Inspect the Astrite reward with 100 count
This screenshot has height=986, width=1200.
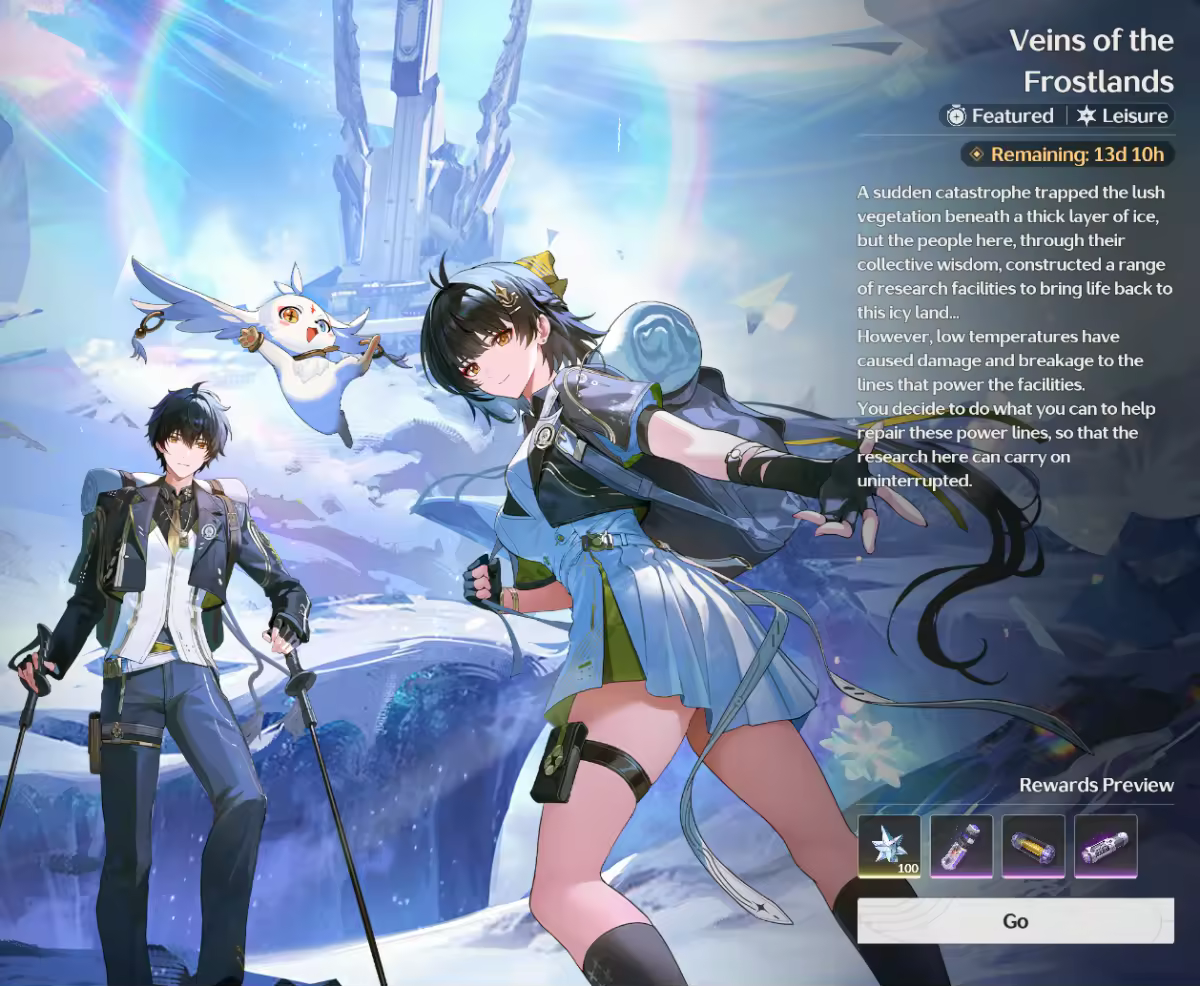tap(889, 846)
